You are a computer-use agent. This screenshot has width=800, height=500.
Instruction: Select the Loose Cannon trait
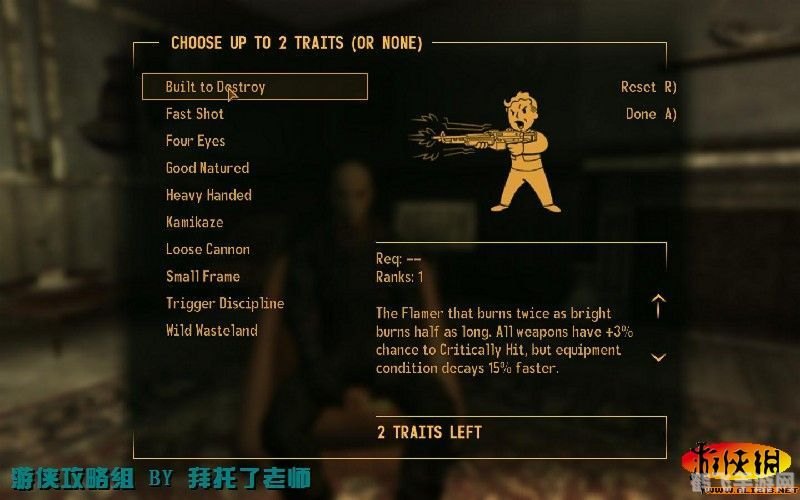pos(207,249)
